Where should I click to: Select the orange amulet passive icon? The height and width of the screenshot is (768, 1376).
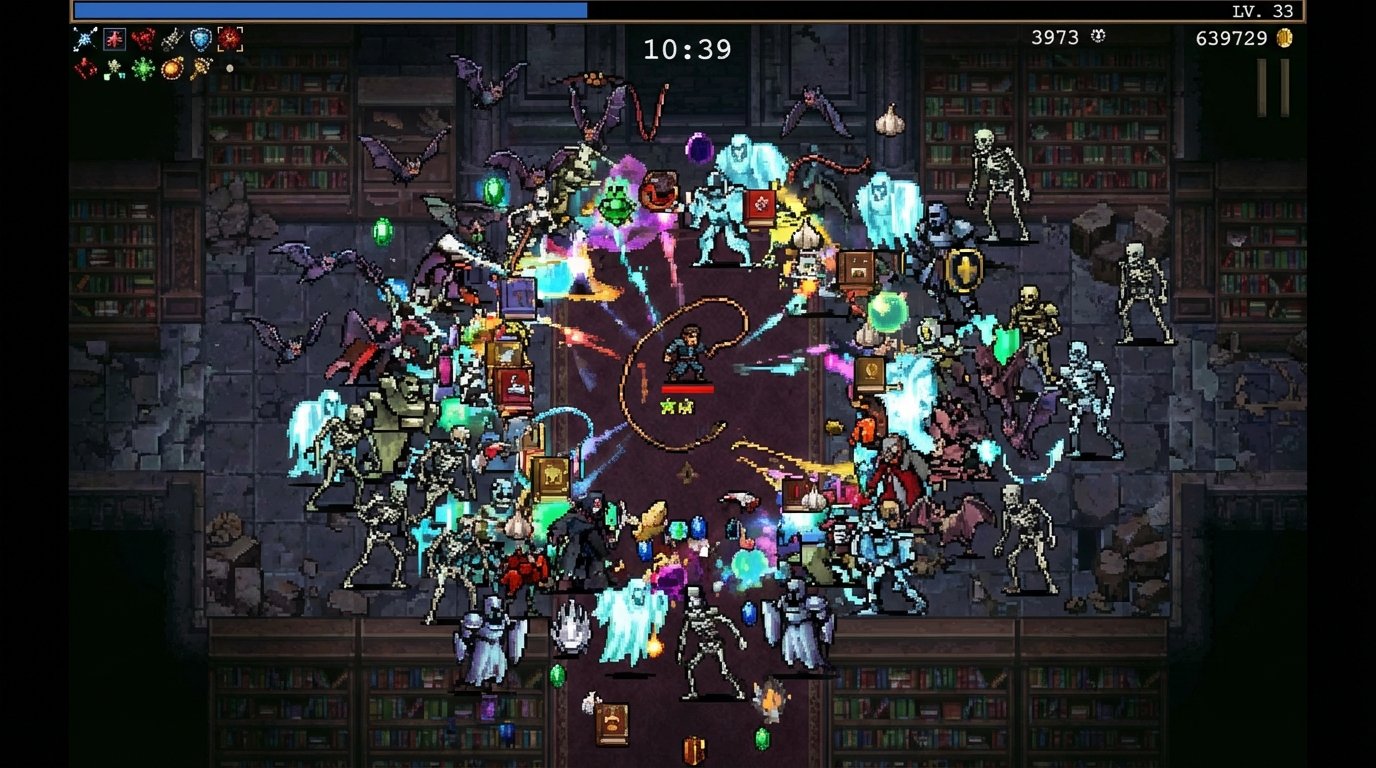[171, 69]
